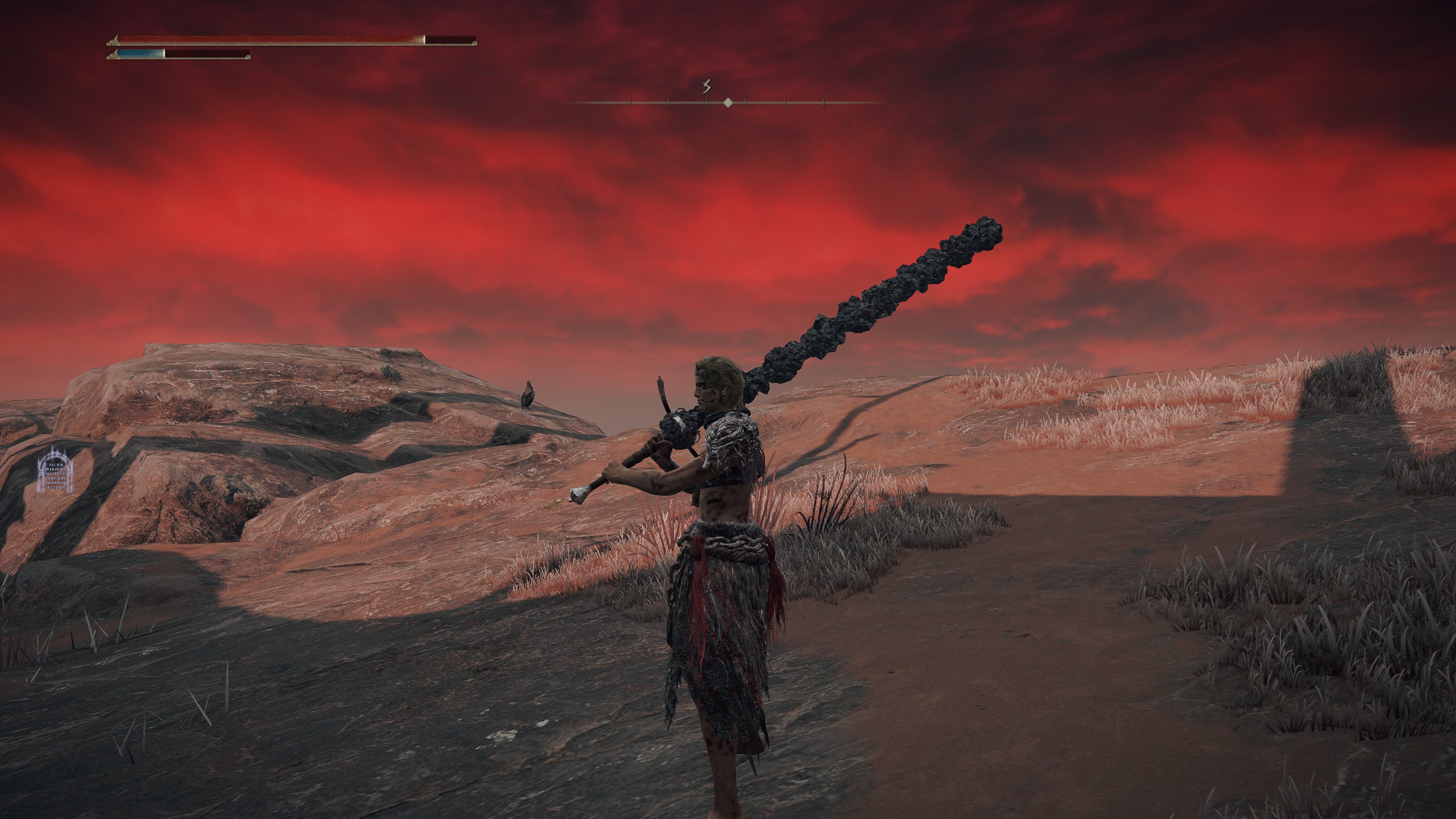Click the compass south rune indicator
The height and width of the screenshot is (819, 1456).
pyautogui.click(x=707, y=87)
